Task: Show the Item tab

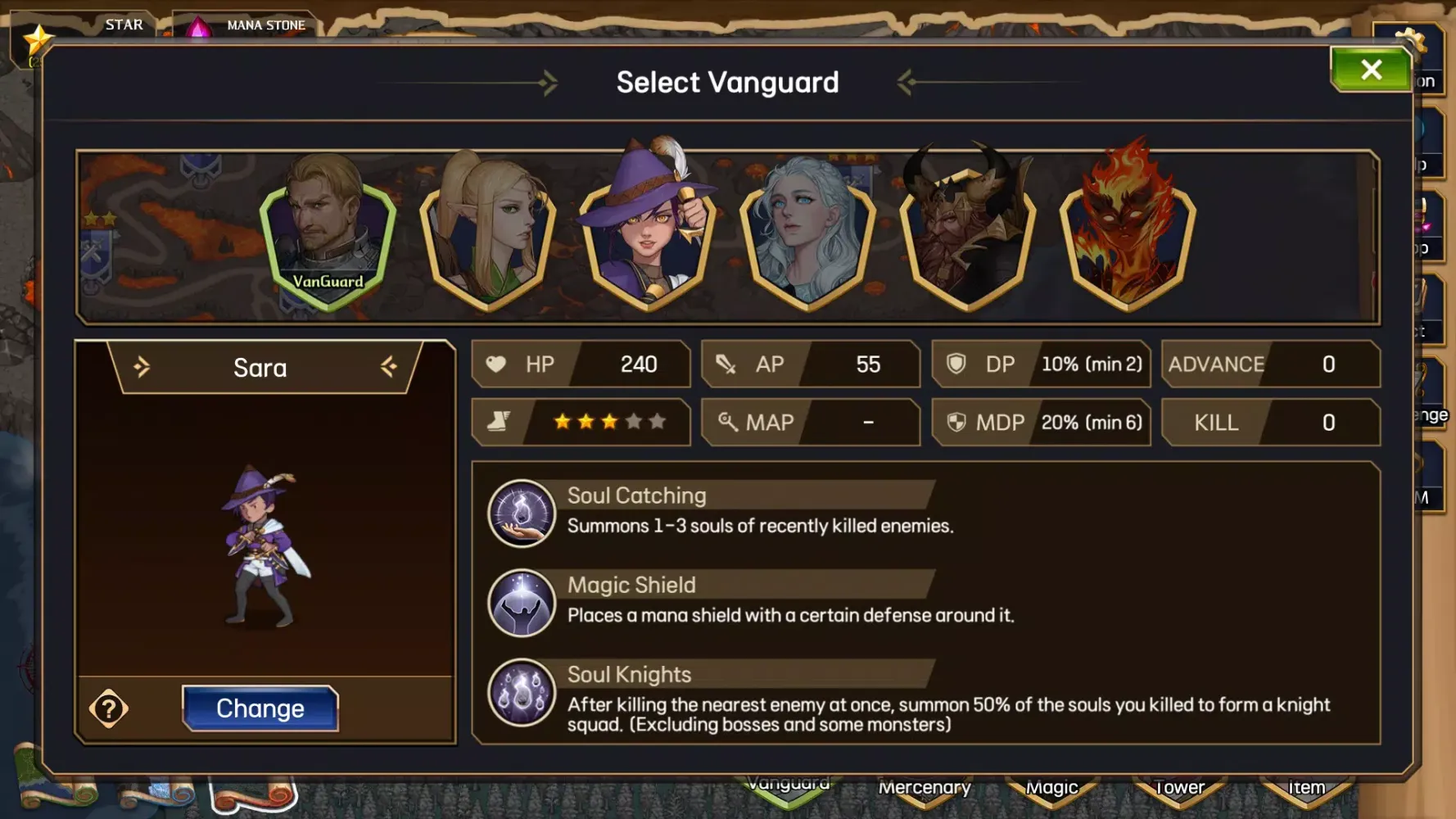Action: tap(1306, 789)
